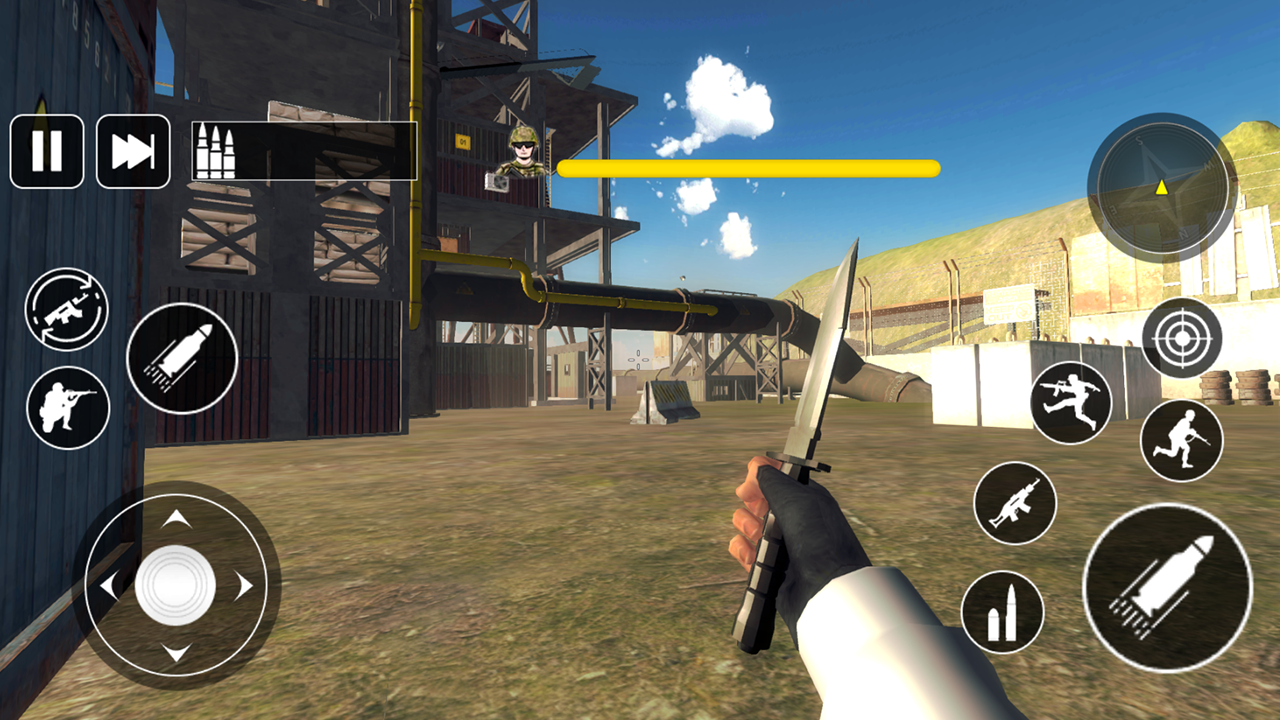Tap the center of the movement joystick
1280x720 pixels.
pos(178,582)
